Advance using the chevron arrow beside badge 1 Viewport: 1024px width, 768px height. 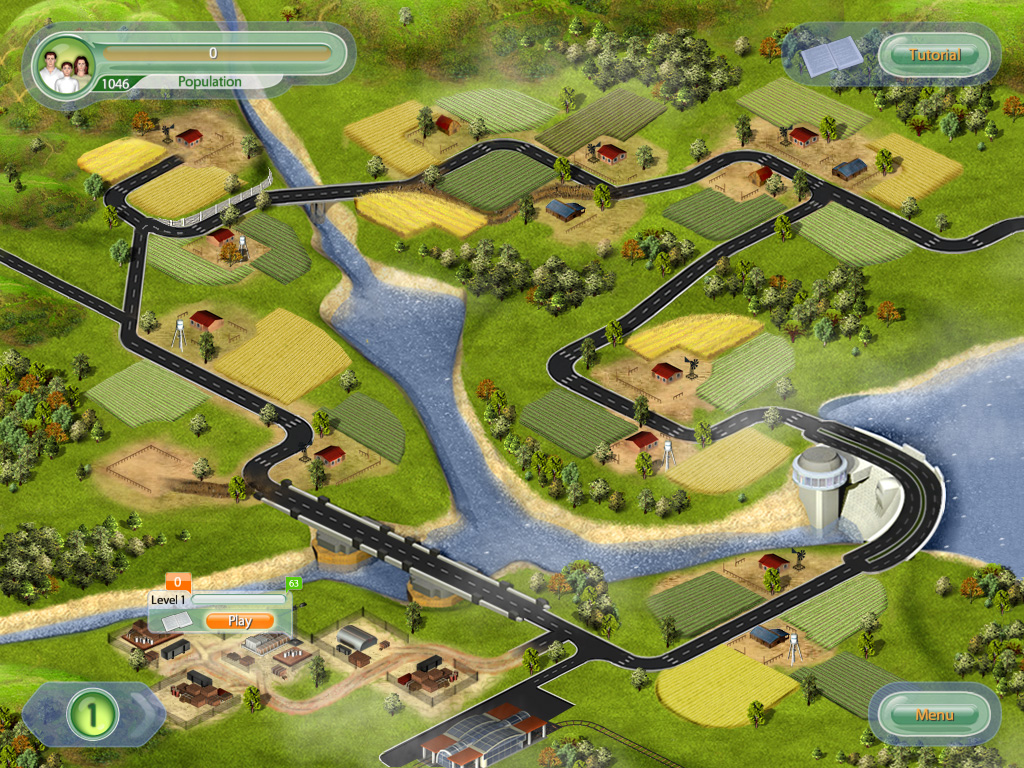pyautogui.click(x=147, y=712)
